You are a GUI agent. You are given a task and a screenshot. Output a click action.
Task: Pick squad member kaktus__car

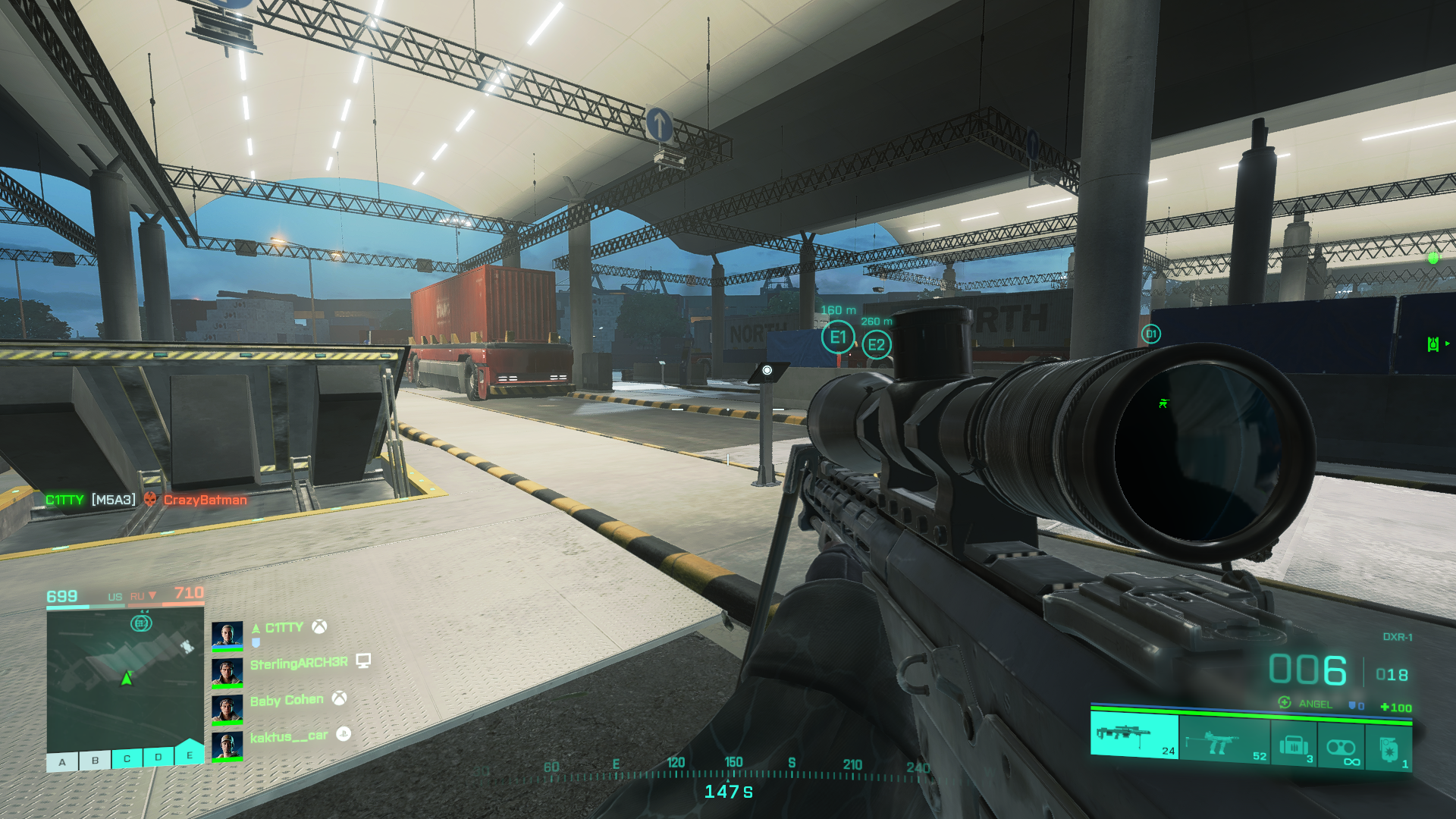point(288,736)
